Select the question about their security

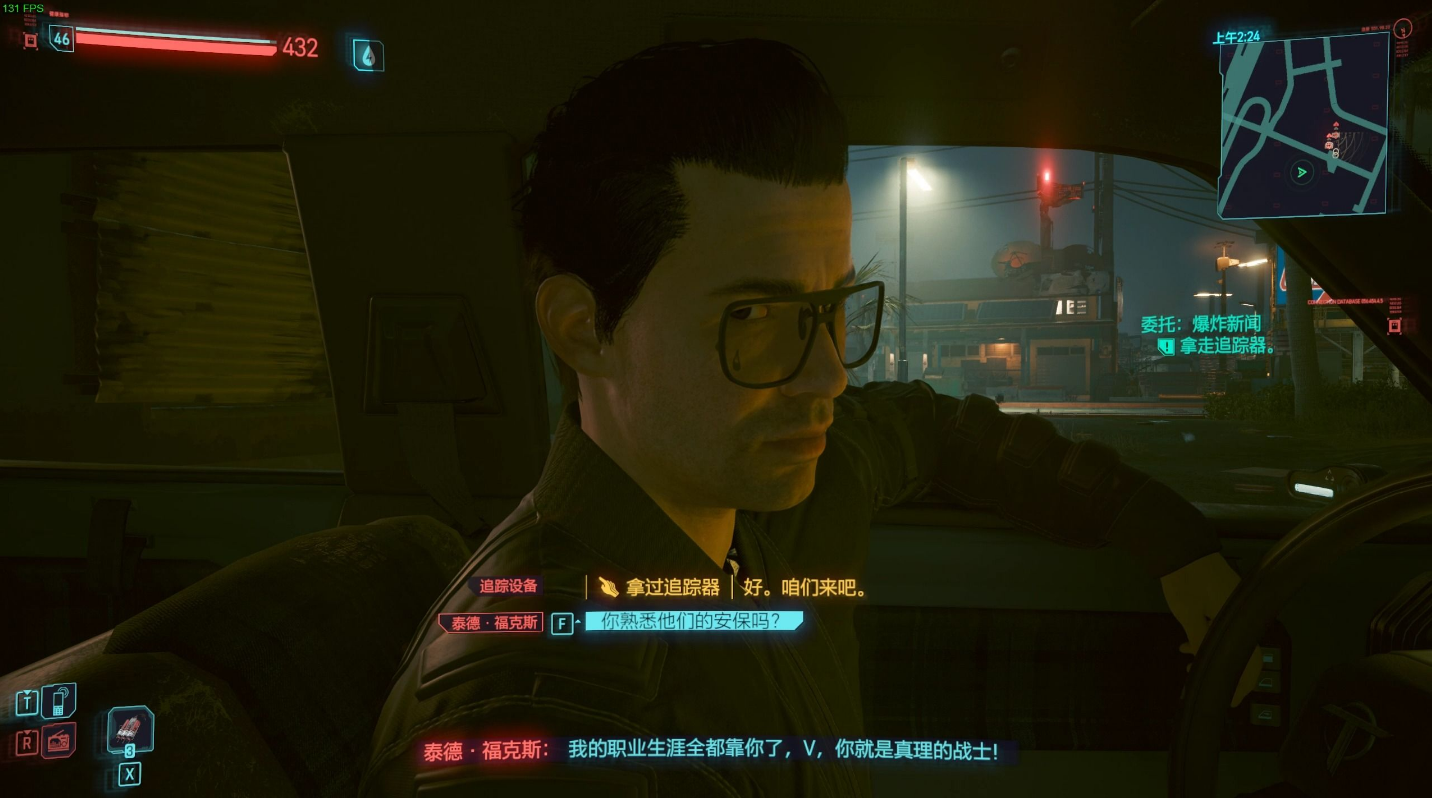point(693,621)
